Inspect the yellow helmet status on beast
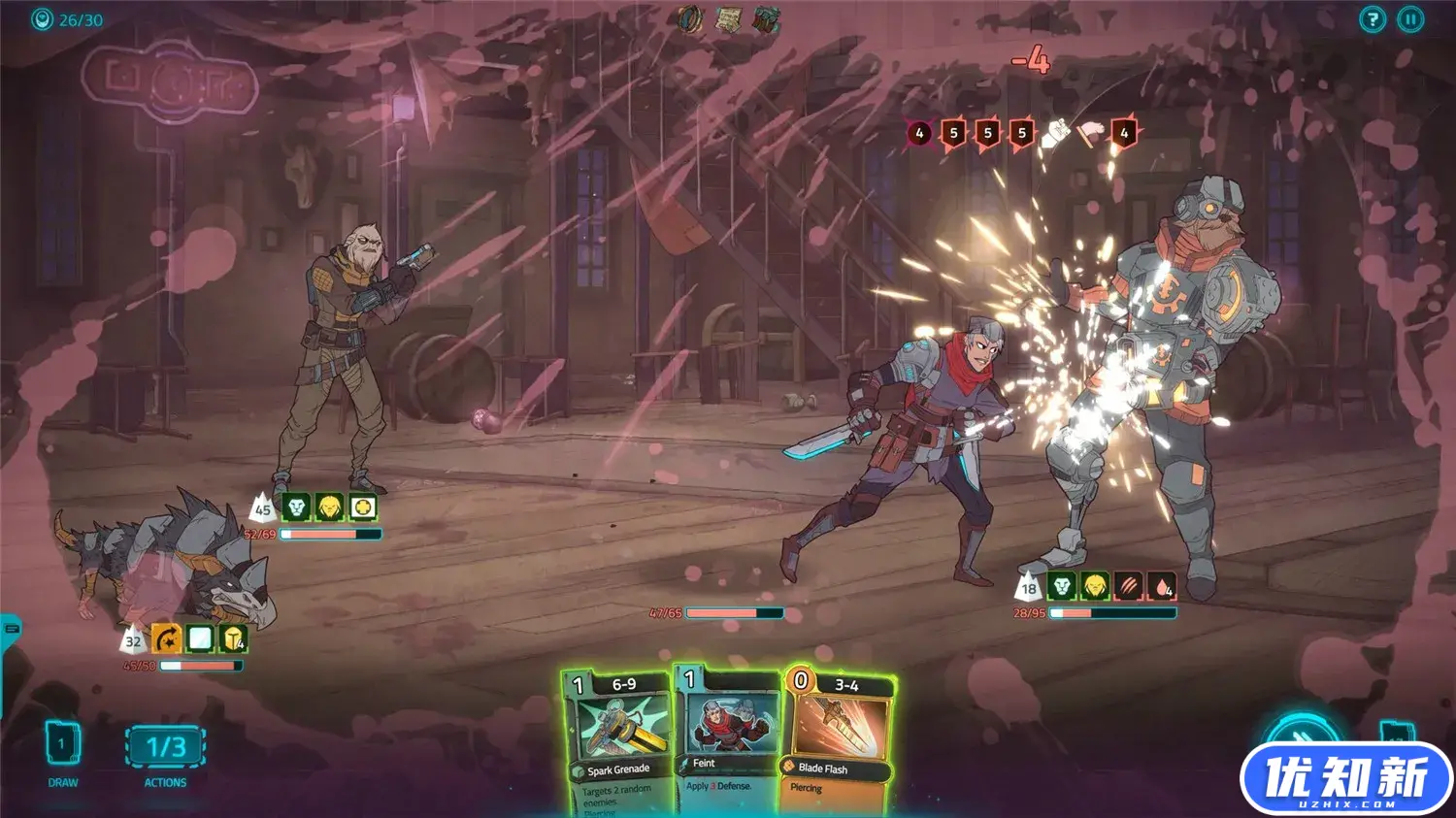Viewport: 1456px width, 818px height. (233, 638)
